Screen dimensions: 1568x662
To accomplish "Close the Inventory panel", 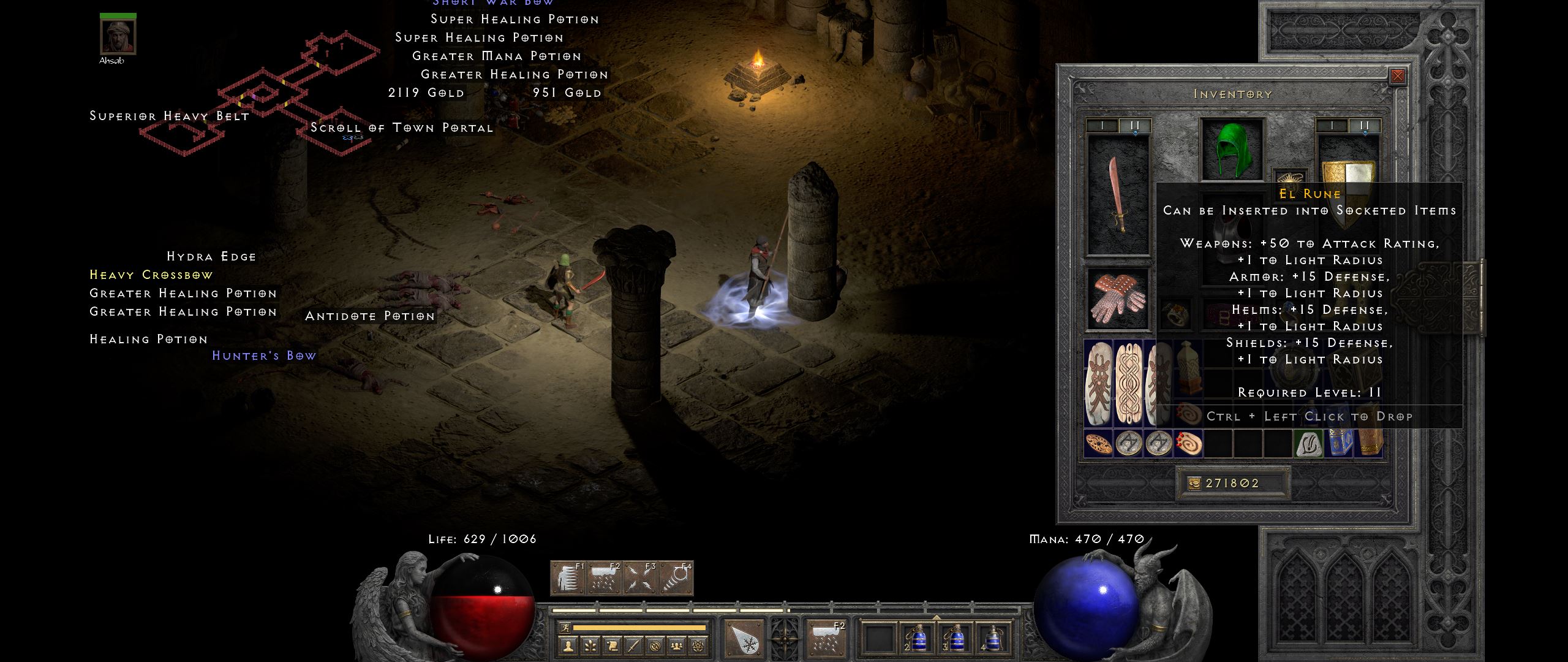I will coord(1397,76).
